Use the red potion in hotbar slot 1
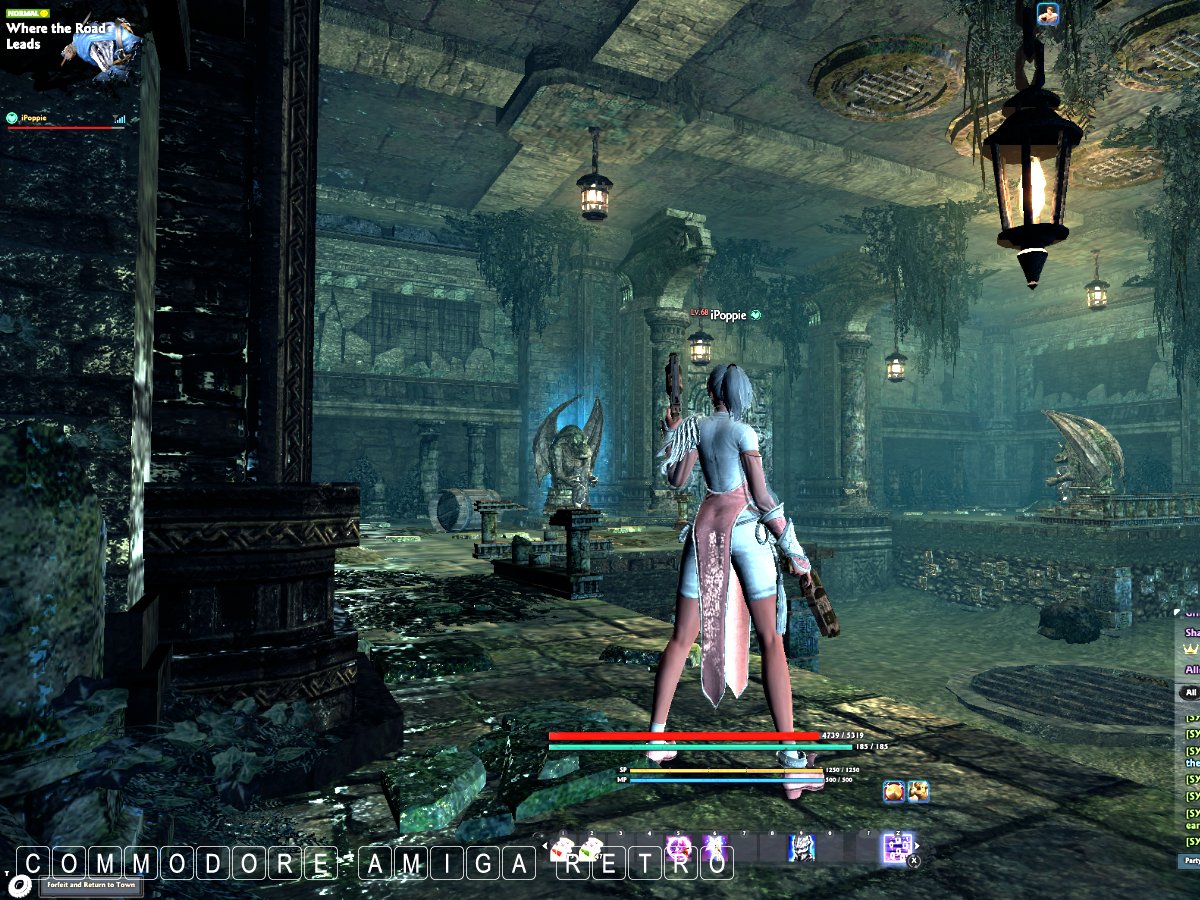Viewport: 1200px width, 900px height. (x=563, y=849)
